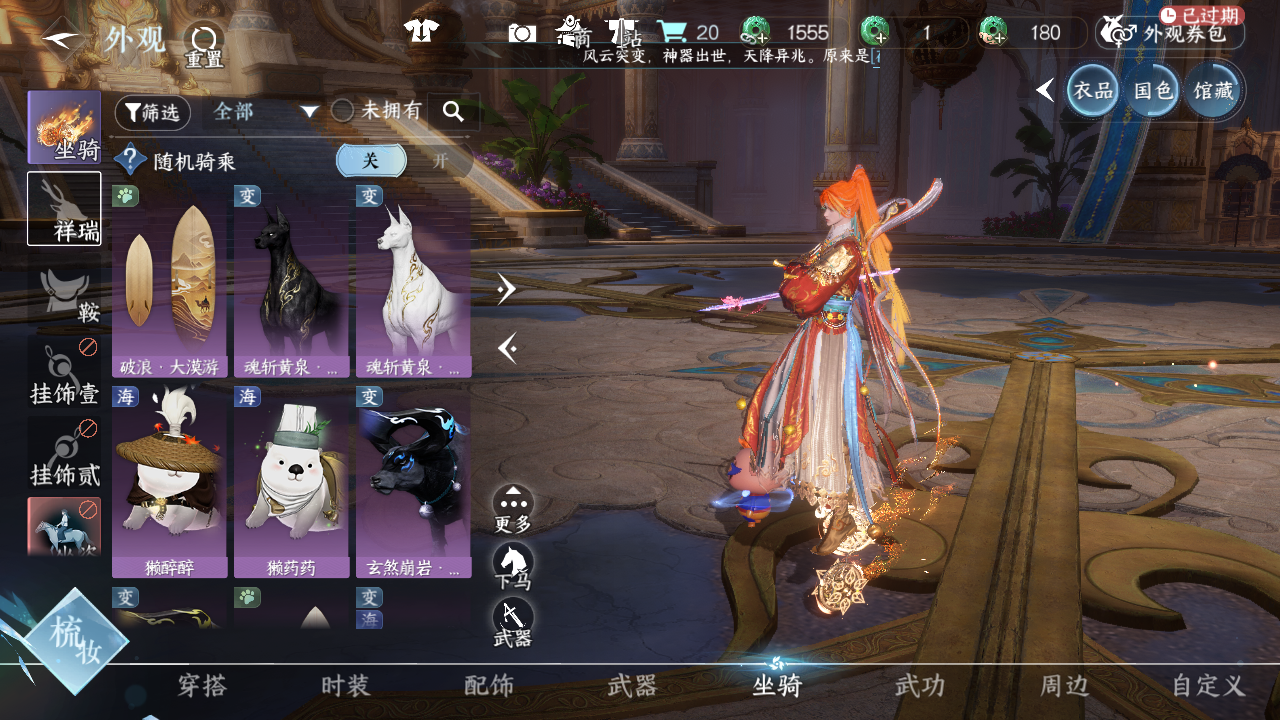This screenshot has width=1280, height=720.
Task: Open the 更多 options button
Action: [x=513, y=507]
